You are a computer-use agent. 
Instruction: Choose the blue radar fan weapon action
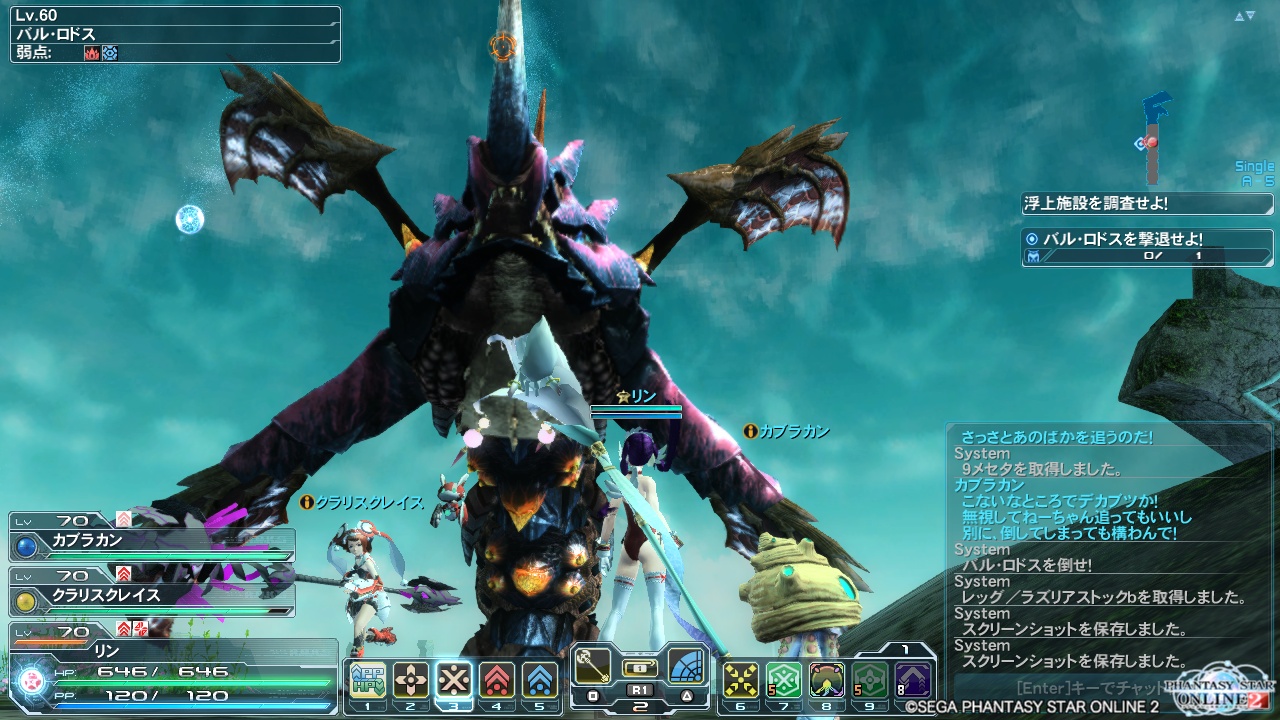tap(687, 667)
